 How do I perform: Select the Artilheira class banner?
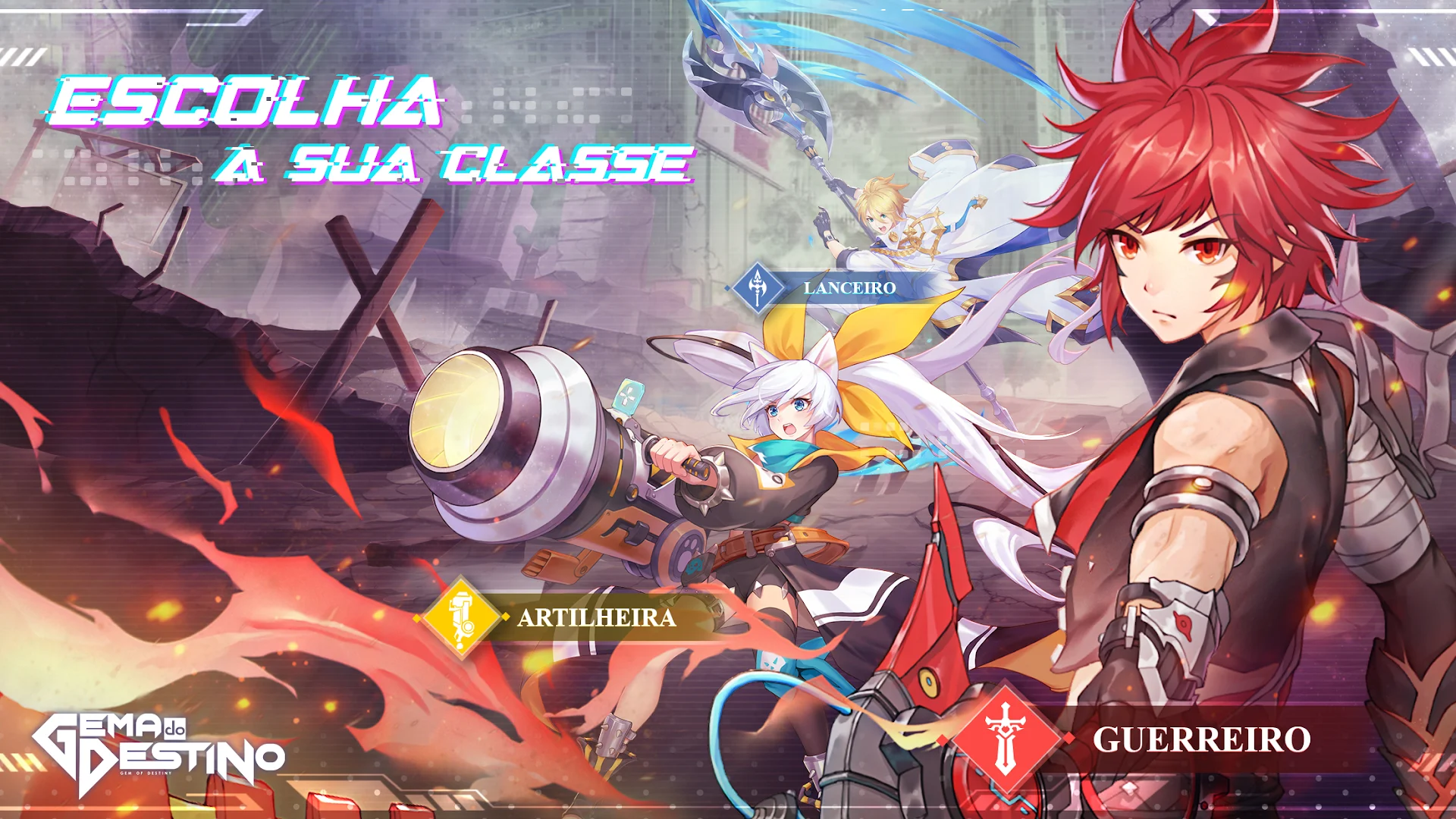click(x=597, y=617)
